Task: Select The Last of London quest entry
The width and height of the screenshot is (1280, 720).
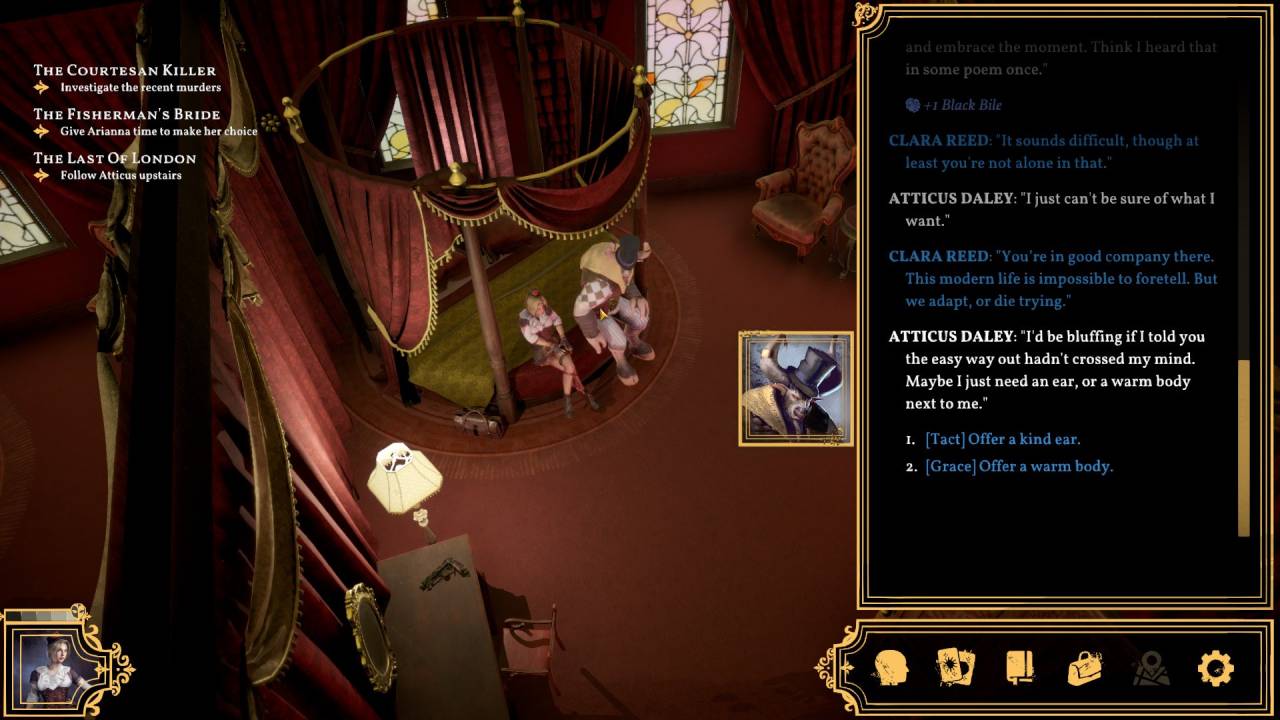Action: coord(115,158)
